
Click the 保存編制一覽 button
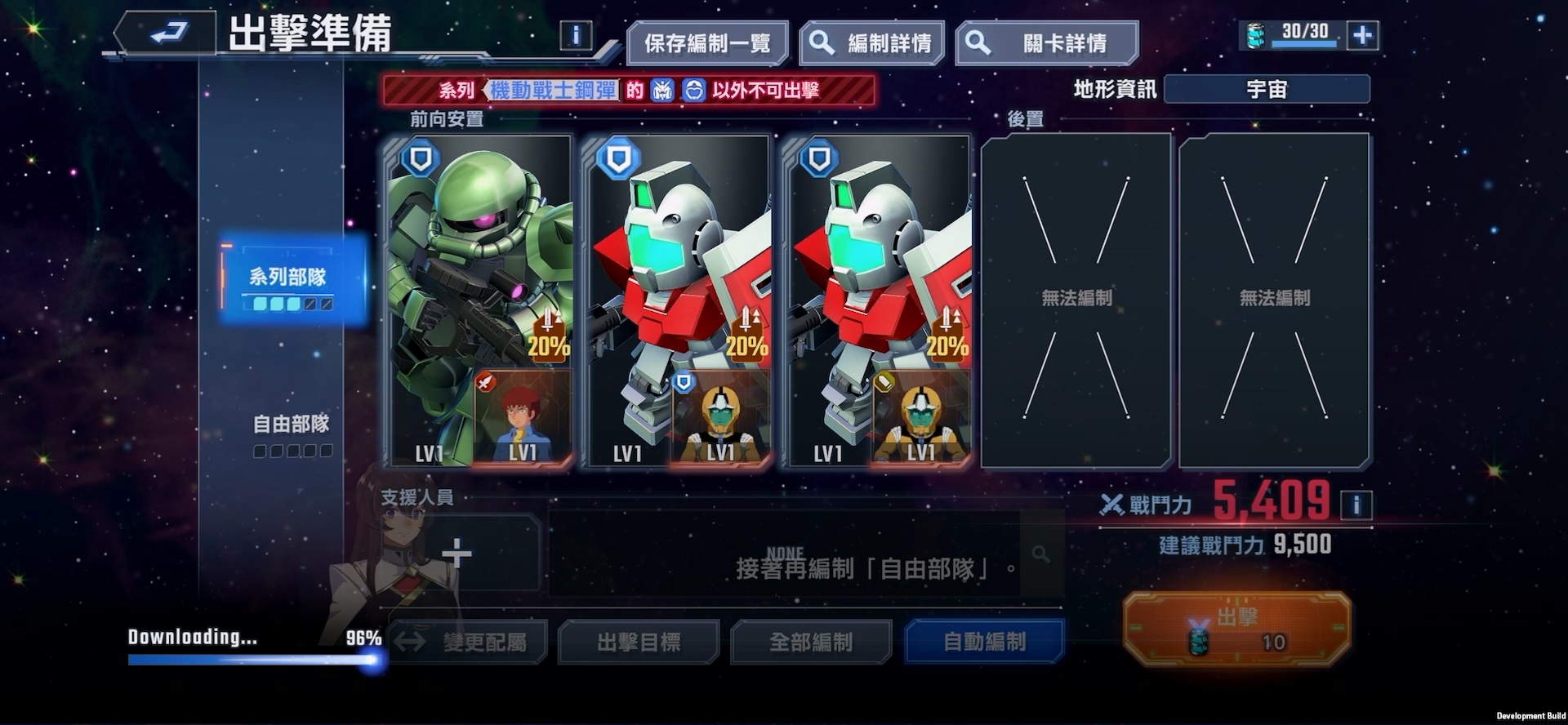[x=707, y=43]
